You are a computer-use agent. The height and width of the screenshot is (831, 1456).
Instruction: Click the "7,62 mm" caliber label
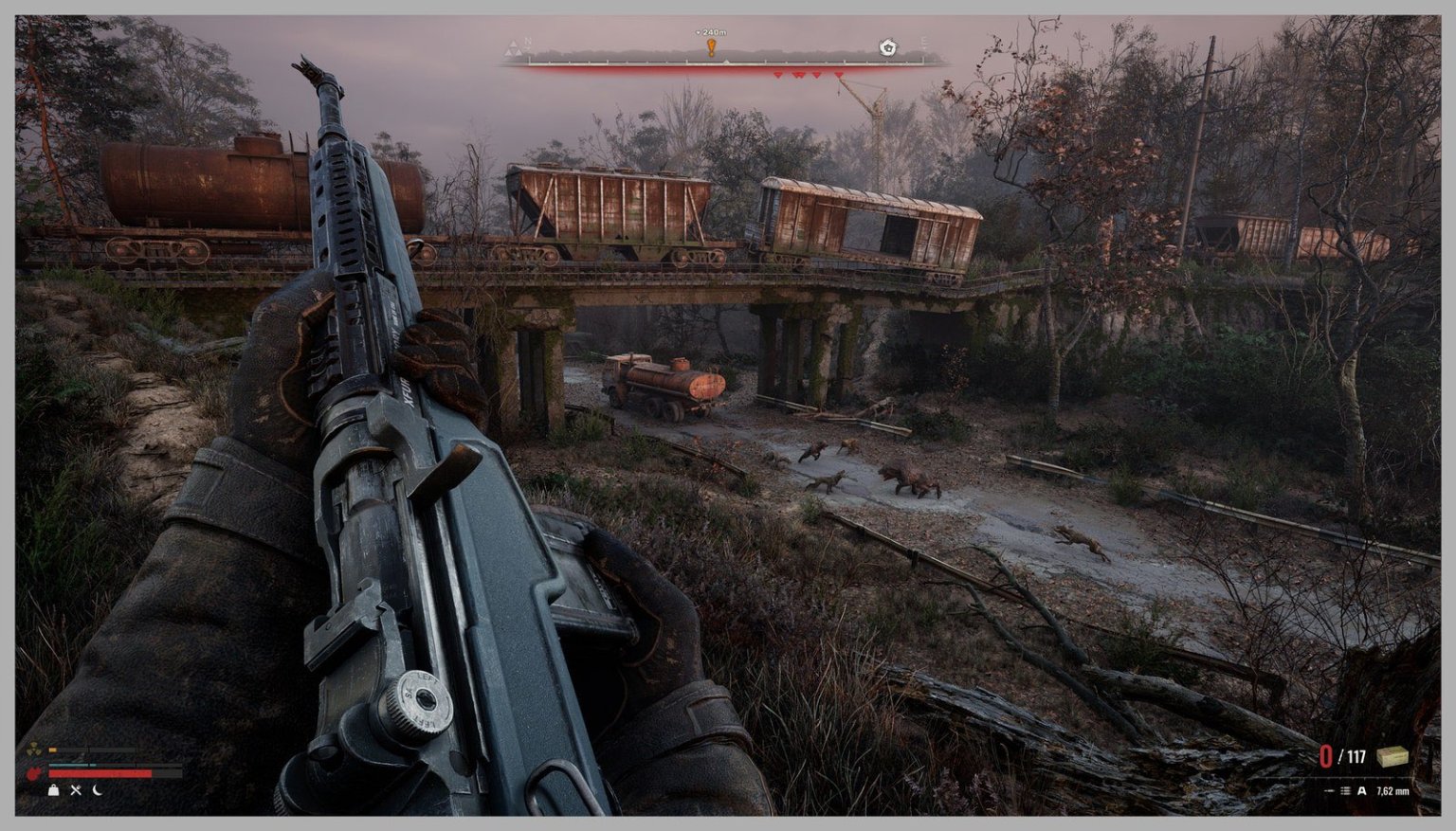[x=1393, y=791]
